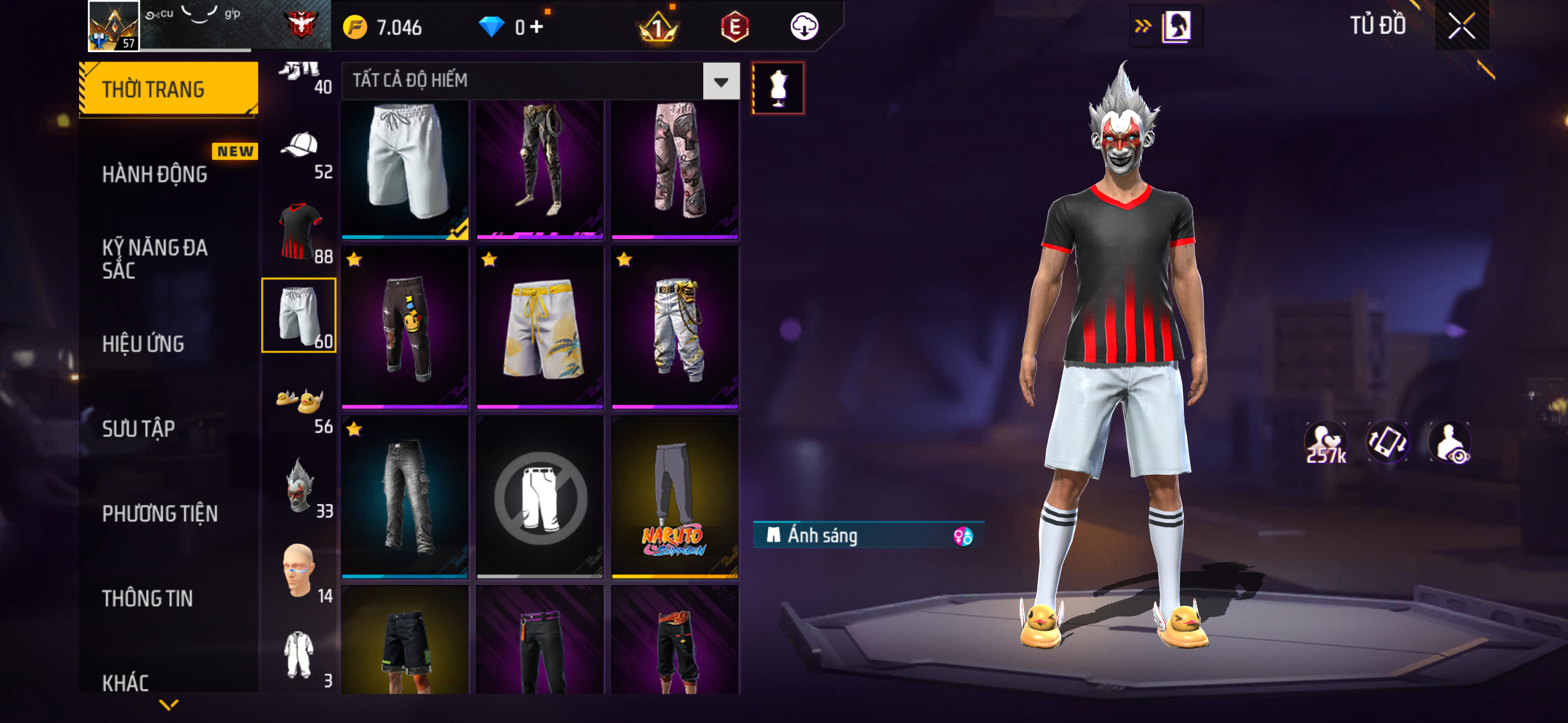Open the cloud download icon

804,27
